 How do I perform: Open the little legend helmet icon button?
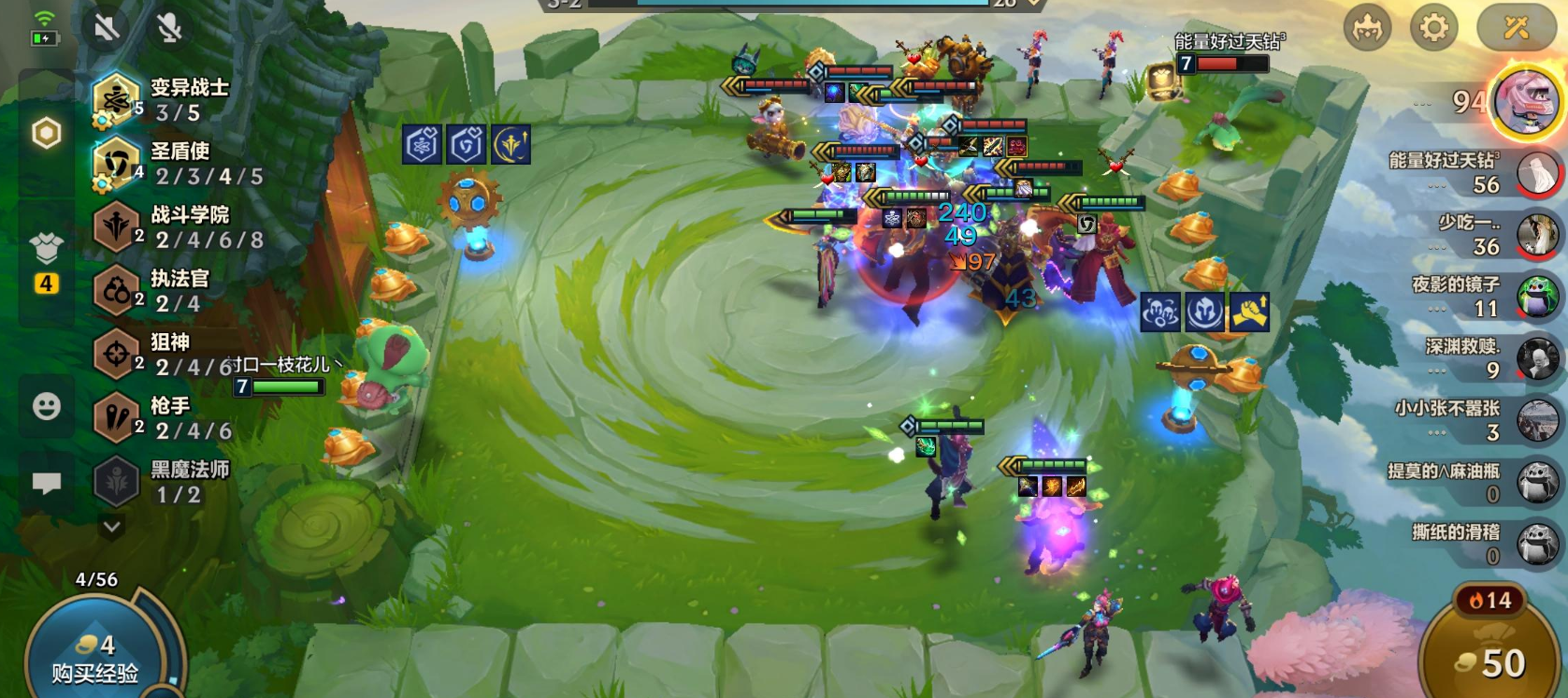(1368, 28)
